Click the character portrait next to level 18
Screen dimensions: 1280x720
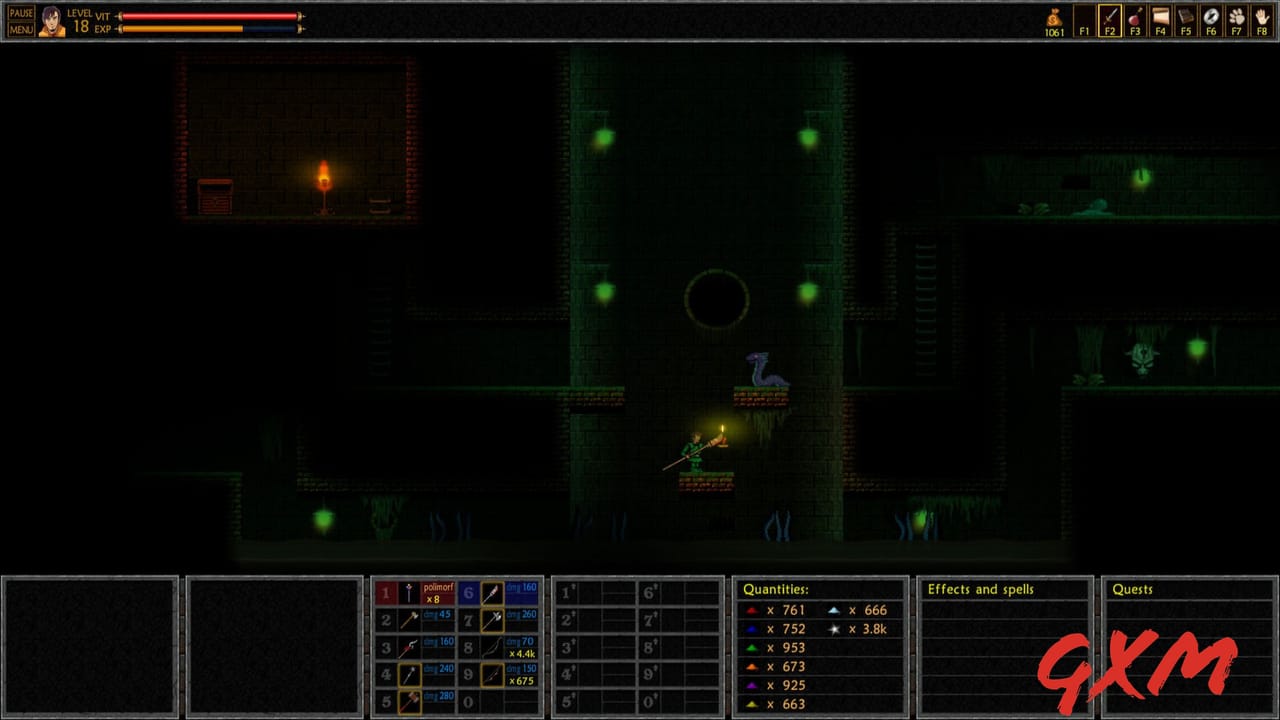click(x=50, y=20)
